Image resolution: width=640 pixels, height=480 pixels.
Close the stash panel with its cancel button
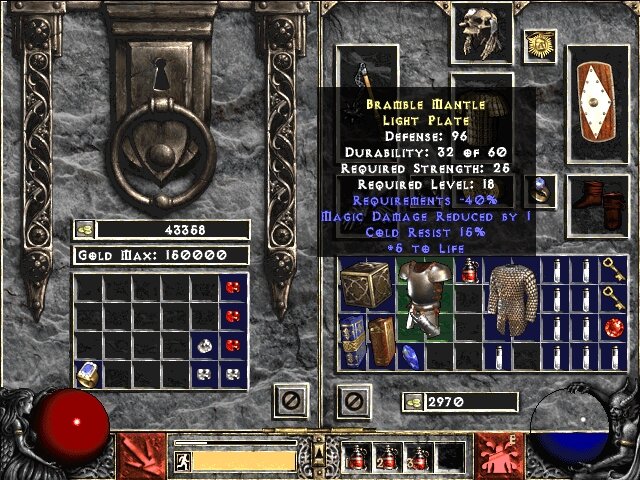[x=288, y=402]
